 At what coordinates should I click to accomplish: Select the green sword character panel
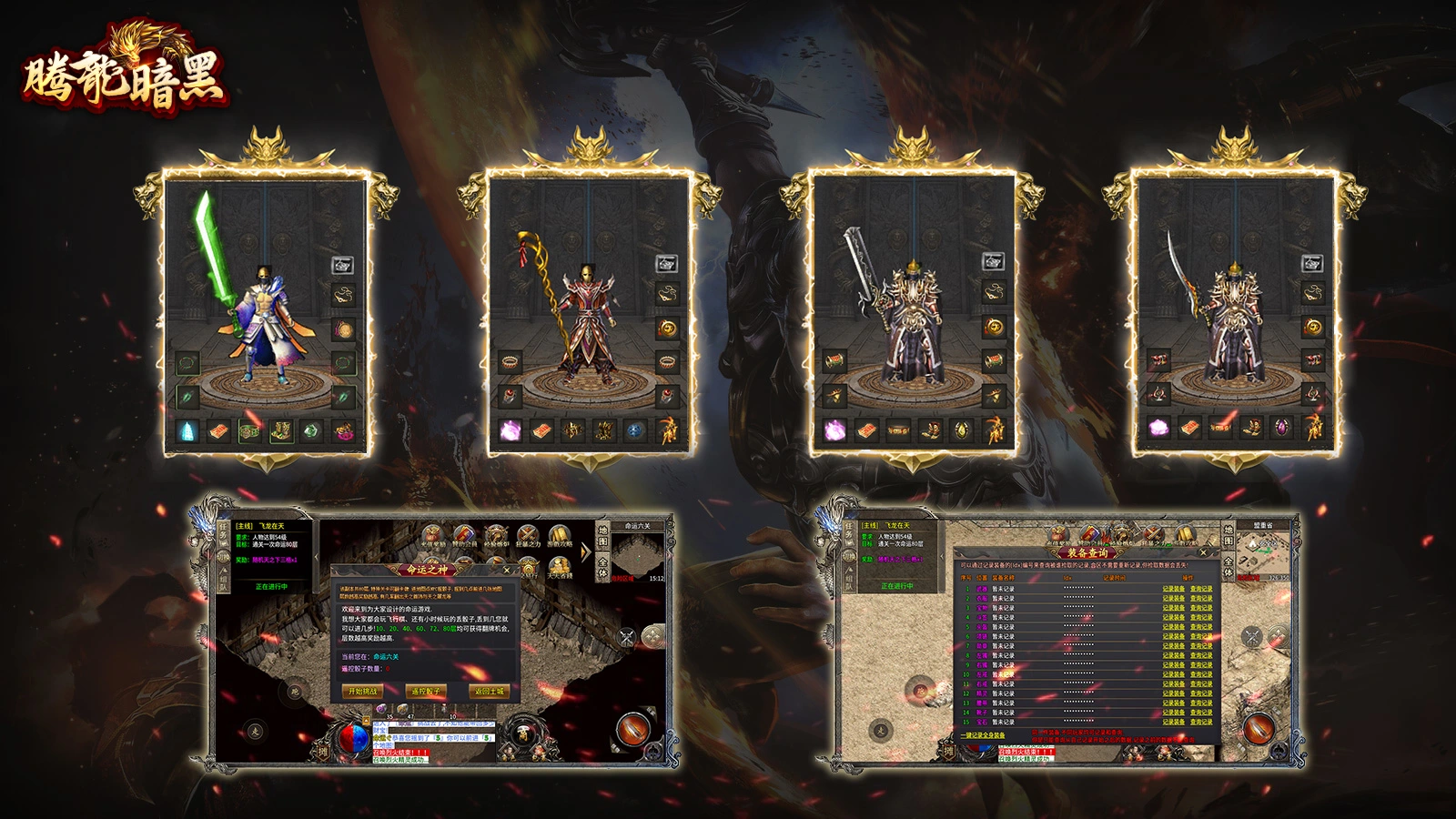pyautogui.click(x=266, y=314)
